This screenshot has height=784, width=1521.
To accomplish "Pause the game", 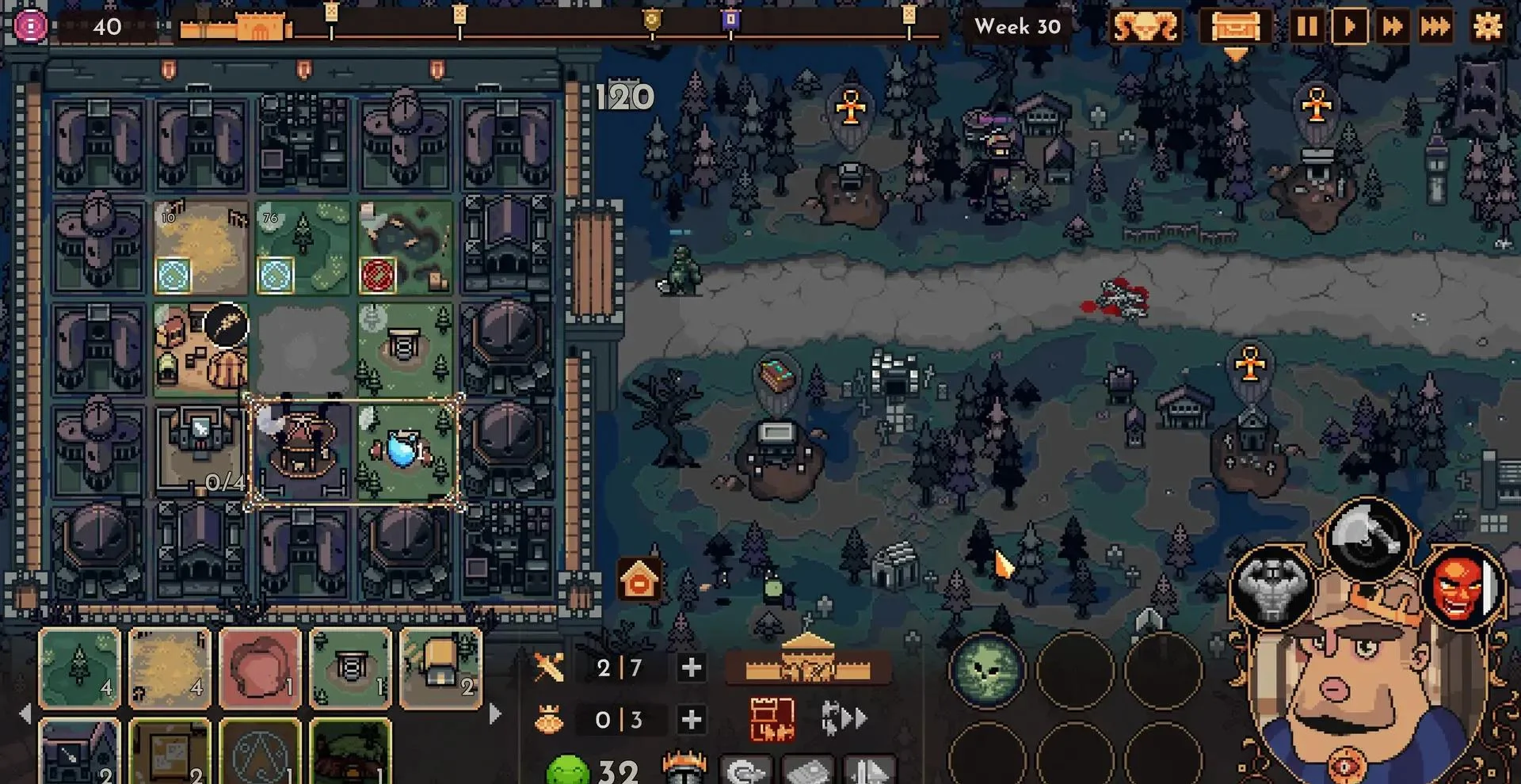I will click(1307, 27).
